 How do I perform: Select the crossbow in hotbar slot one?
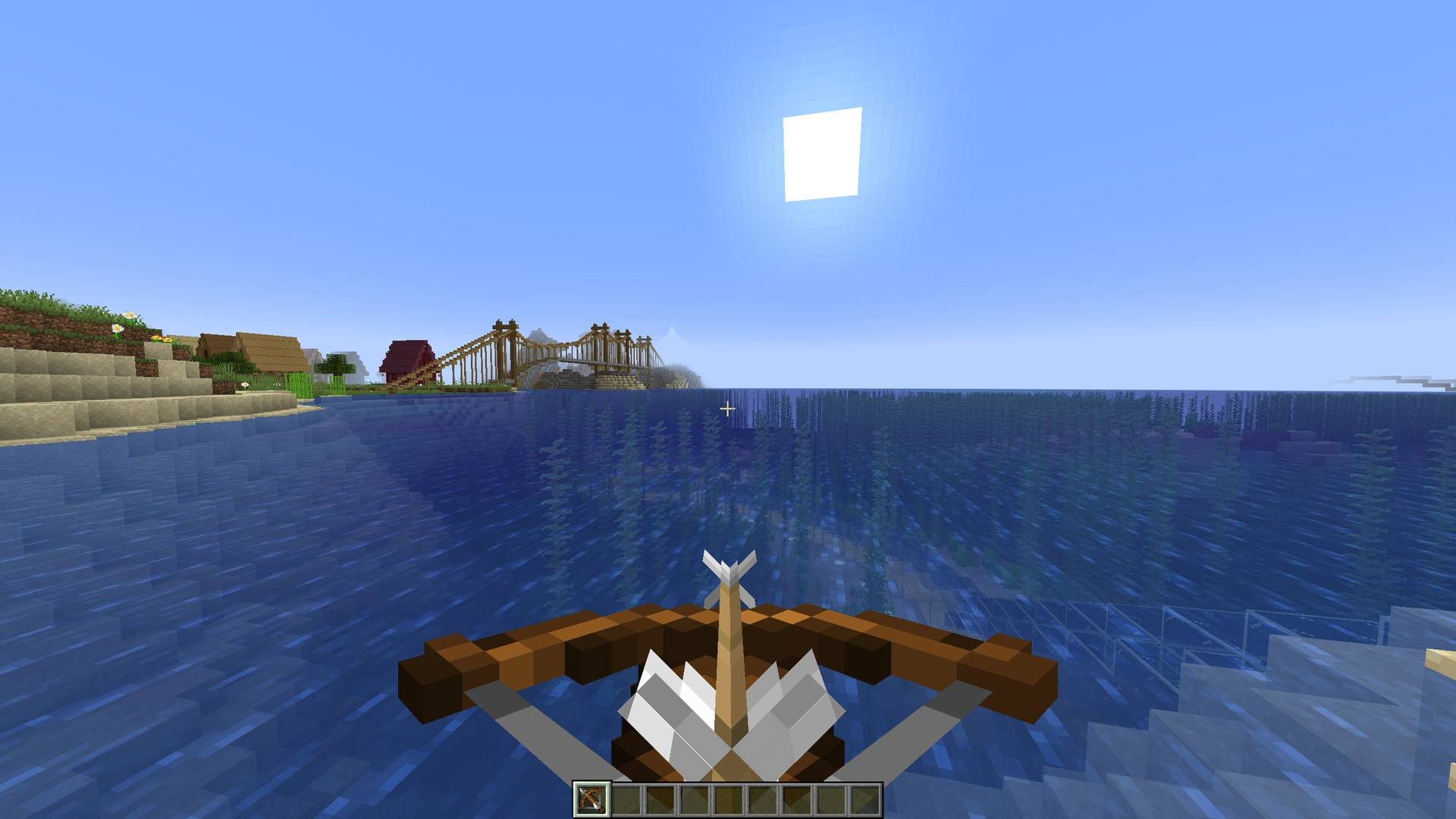[591, 799]
